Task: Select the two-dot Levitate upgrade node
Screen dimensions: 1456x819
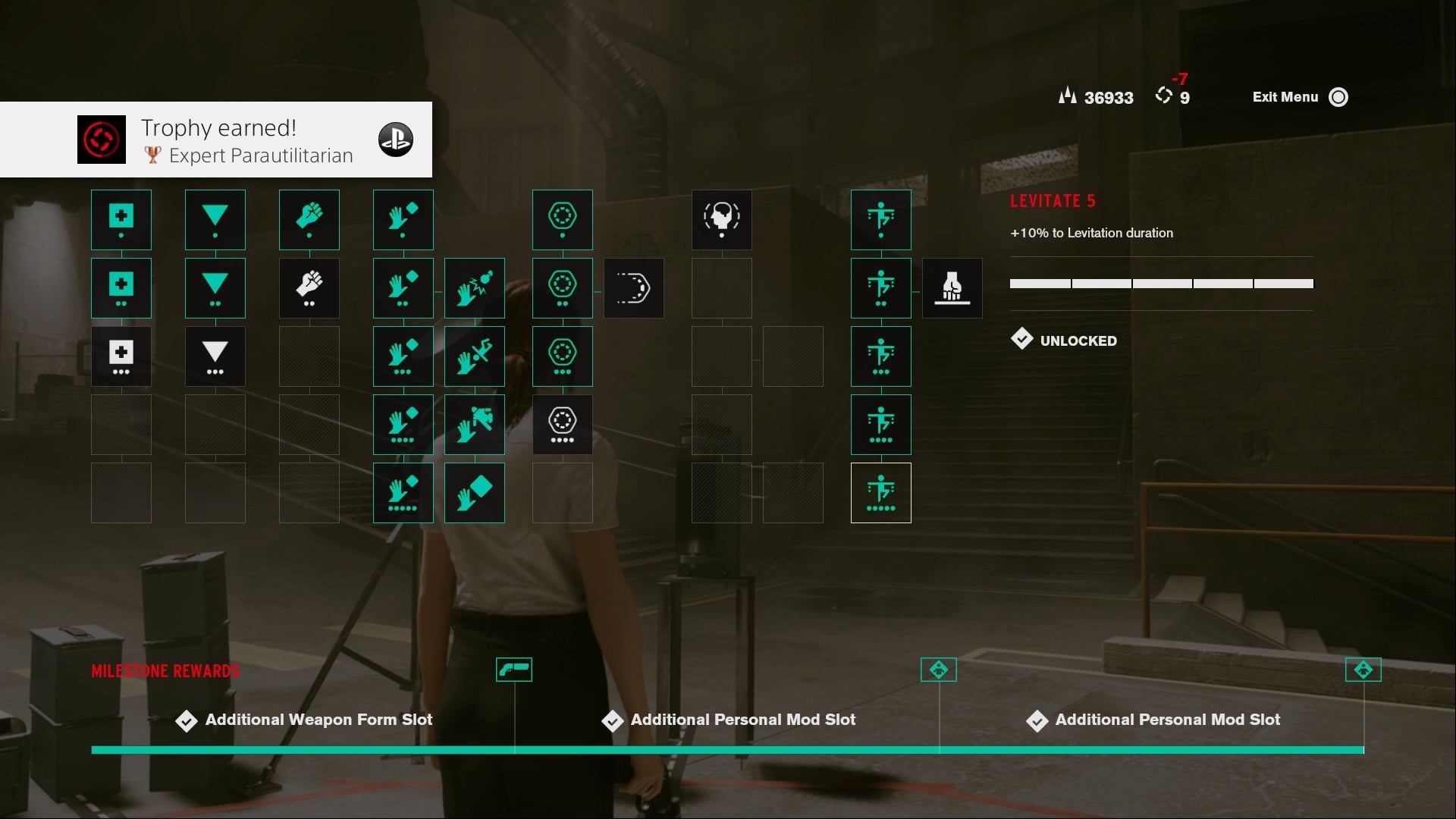Action: click(880, 288)
